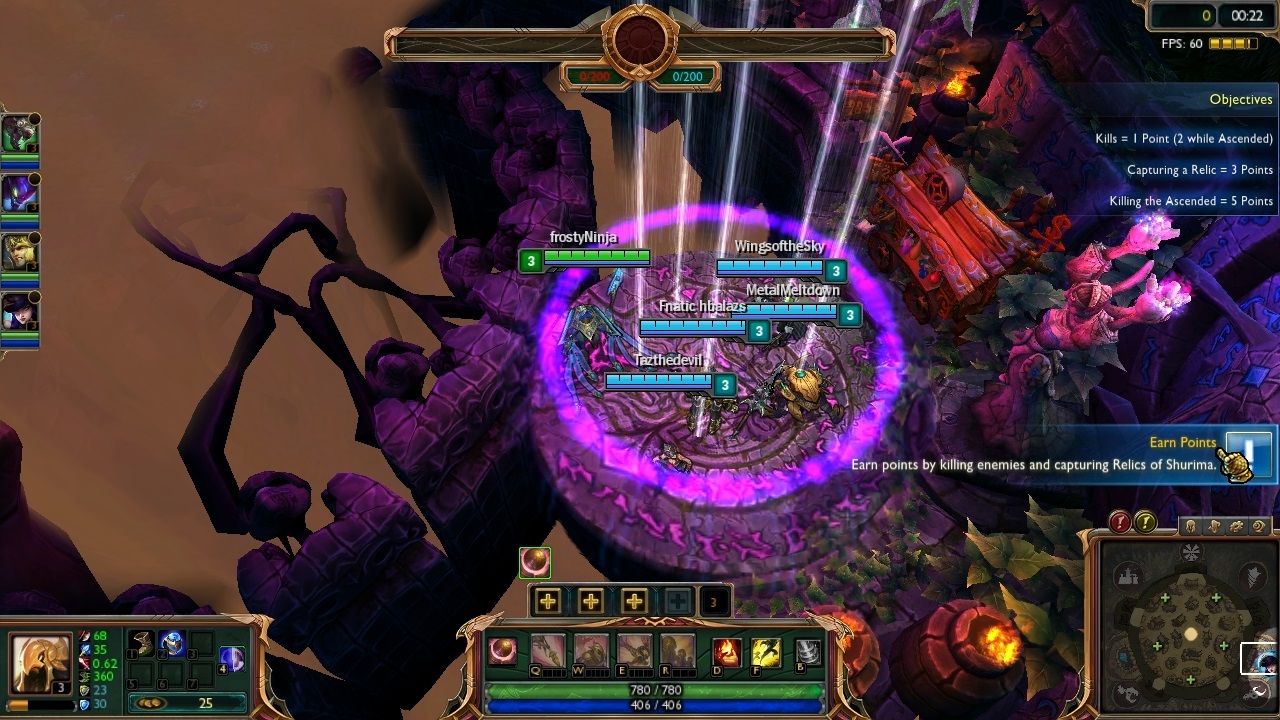1280x720 pixels.
Task: Activate the Ignite summoner spell
Action: tap(727, 652)
